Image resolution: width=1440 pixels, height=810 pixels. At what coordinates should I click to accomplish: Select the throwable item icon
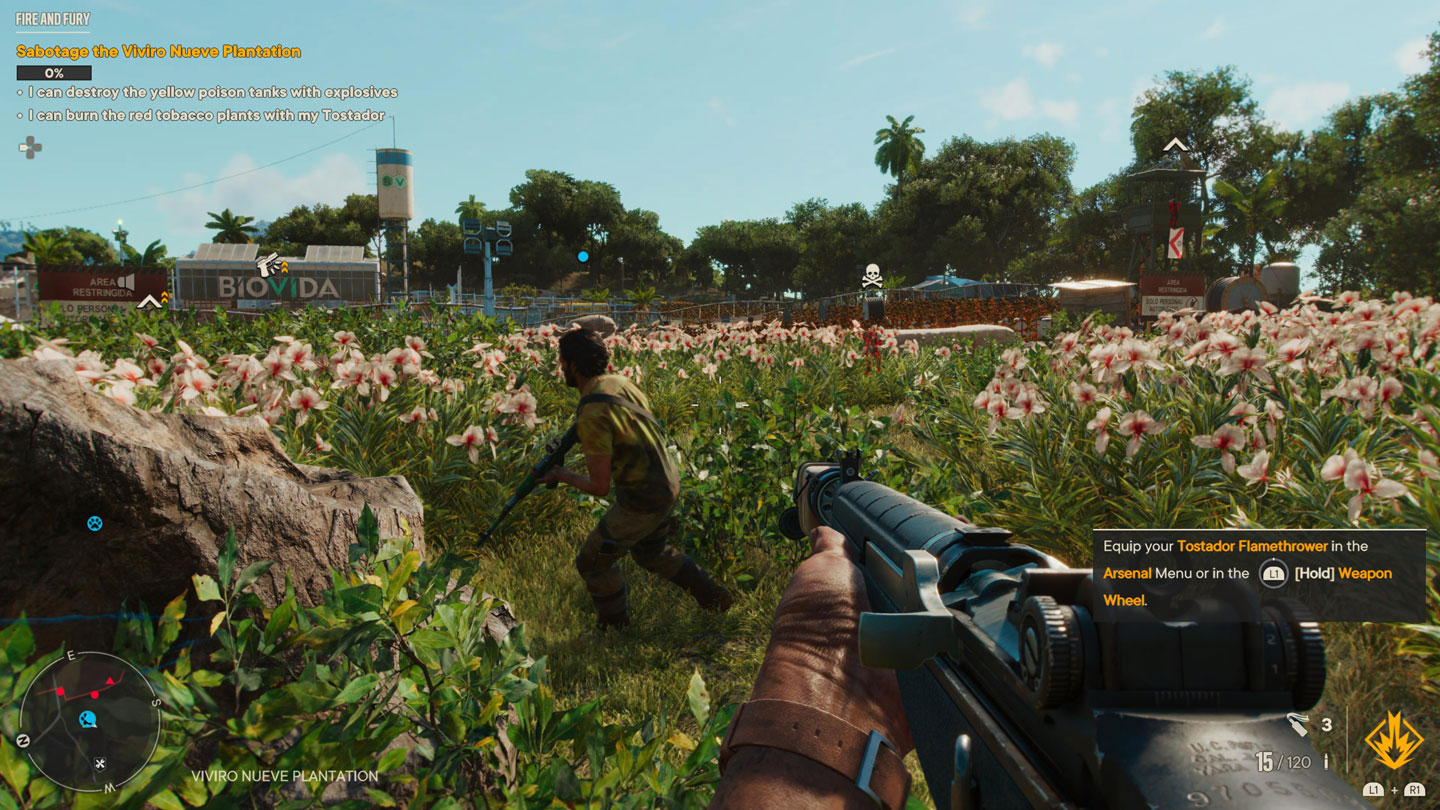coord(1297,725)
